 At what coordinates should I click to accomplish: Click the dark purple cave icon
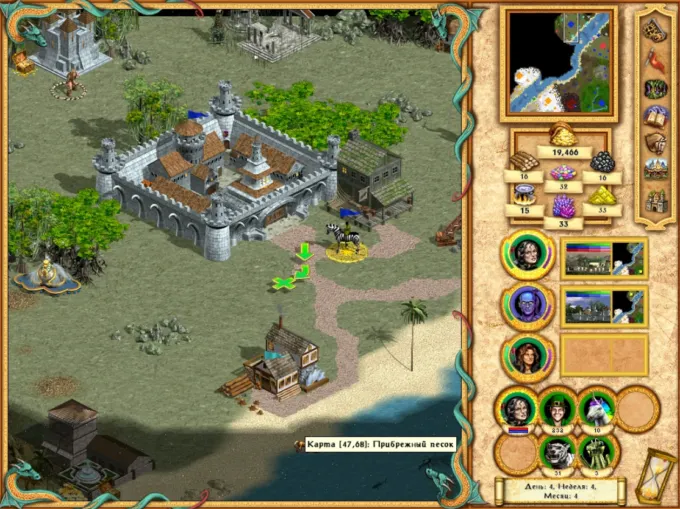coord(656,89)
